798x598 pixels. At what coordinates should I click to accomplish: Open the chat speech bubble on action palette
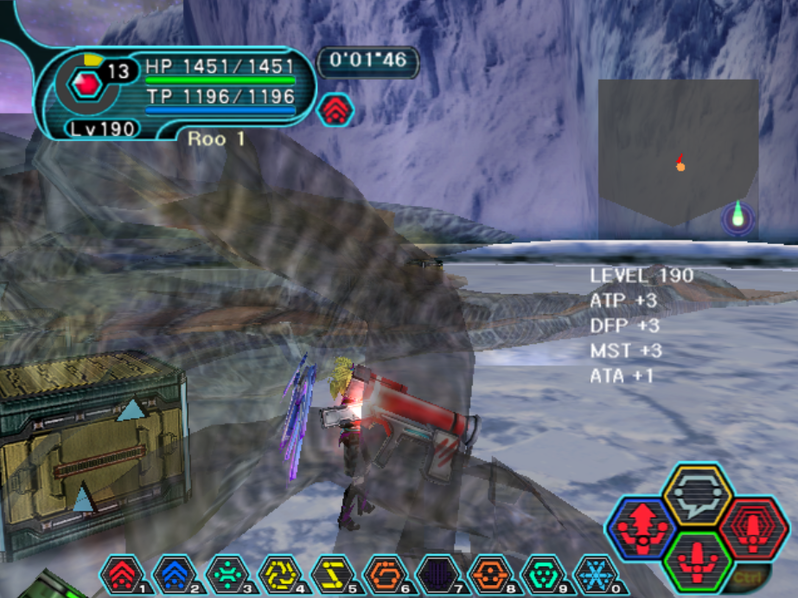pyautogui.click(x=697, y=494)
